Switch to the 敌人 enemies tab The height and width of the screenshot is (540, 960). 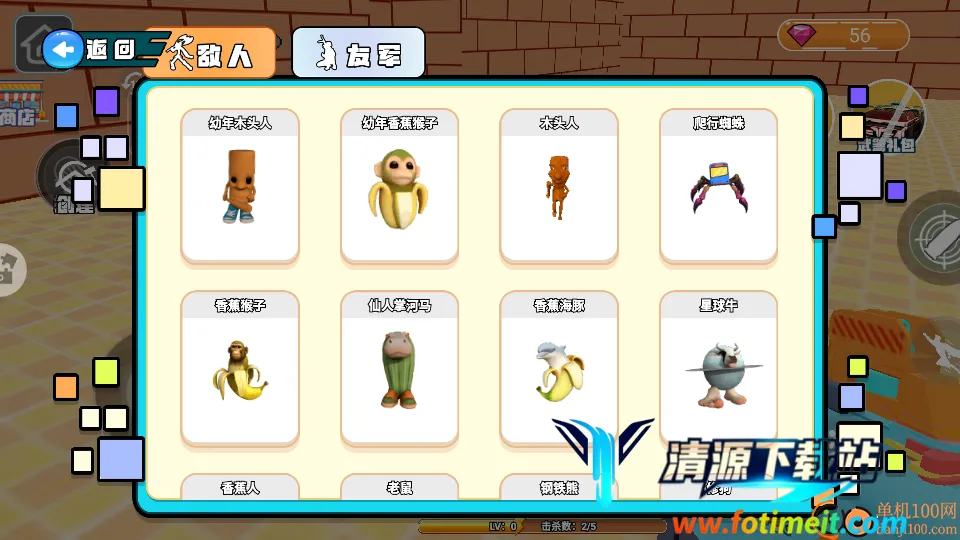(210, 53)
